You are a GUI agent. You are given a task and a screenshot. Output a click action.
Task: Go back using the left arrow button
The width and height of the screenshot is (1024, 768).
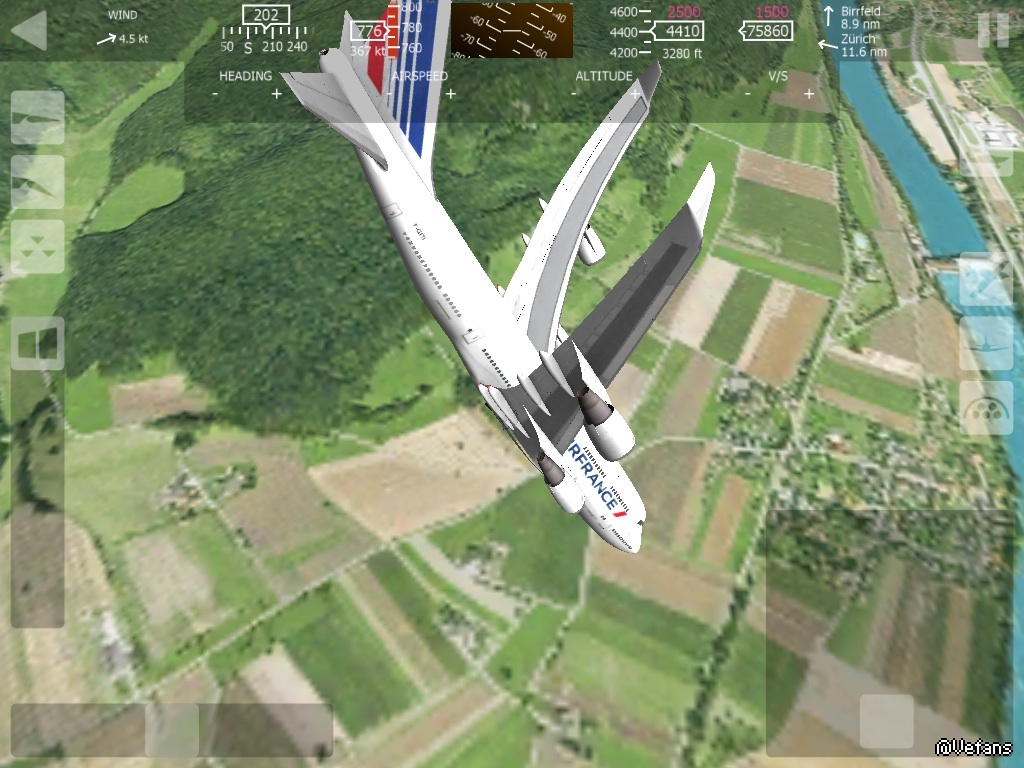(29, 30)
